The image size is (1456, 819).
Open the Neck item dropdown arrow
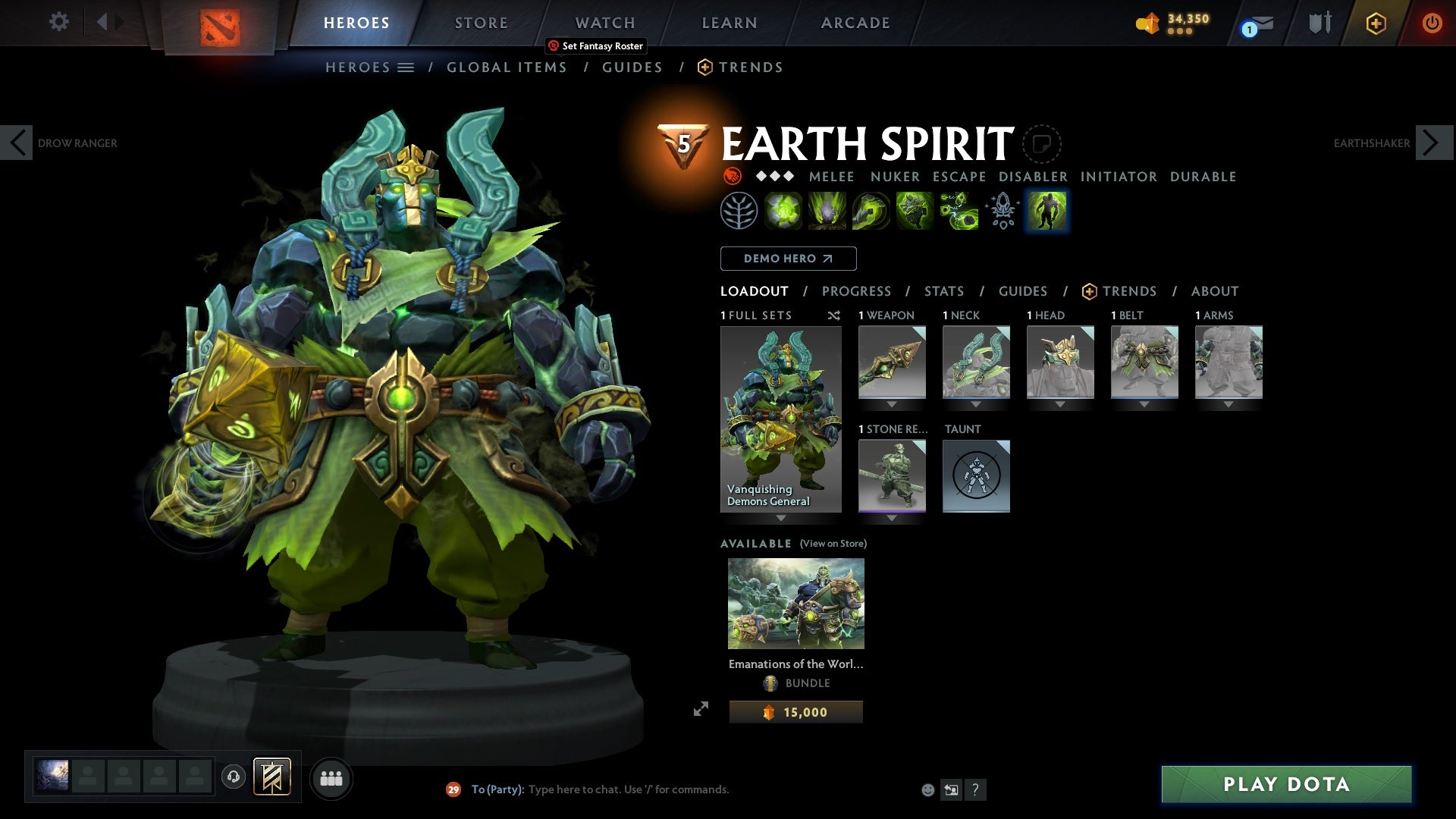coord(976,403)
